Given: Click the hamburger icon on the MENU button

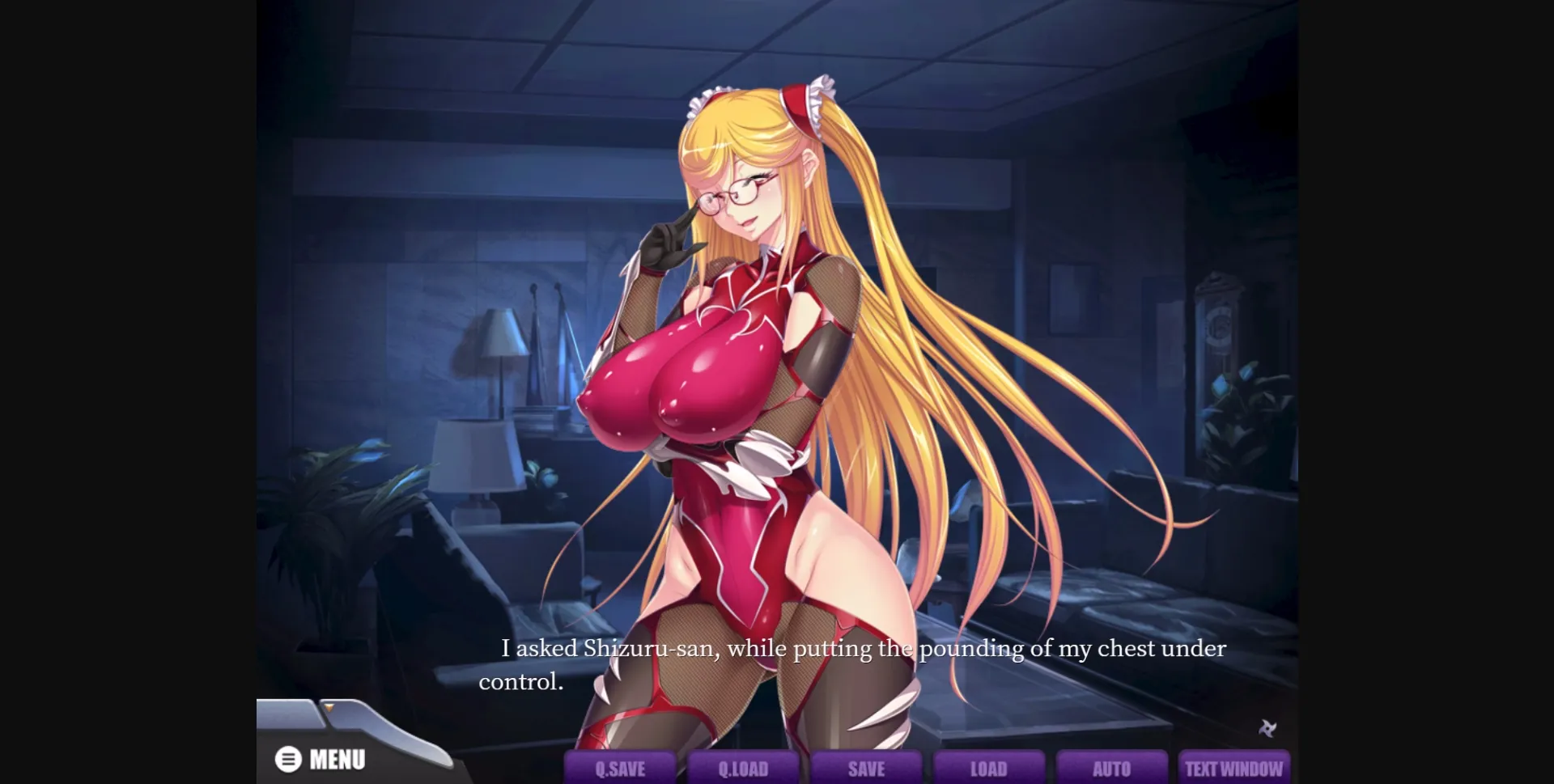Looking at the screenshot, I should [287, 759].
